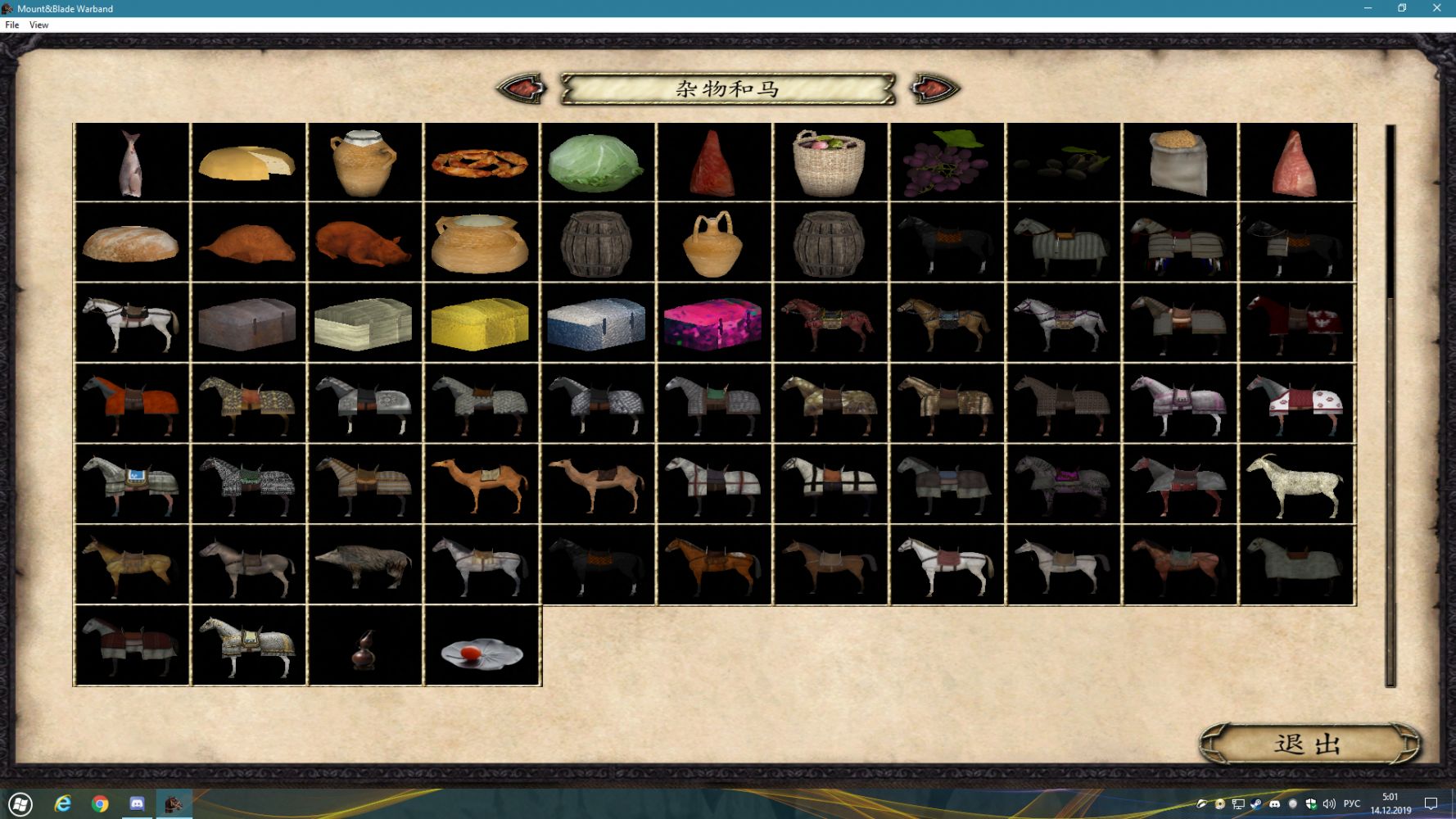This screenshot has height=819, width=1456.
Task: Select the raw fish item
Action: tap(131, 162)
